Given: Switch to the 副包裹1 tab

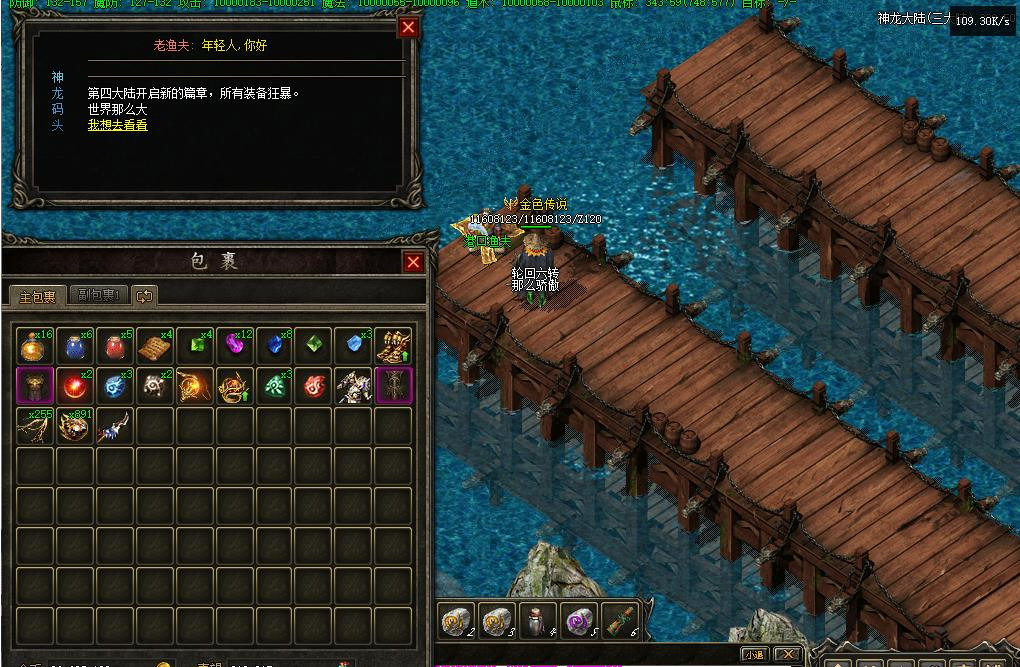Looking at the screenshot, I should pos(99,296).
